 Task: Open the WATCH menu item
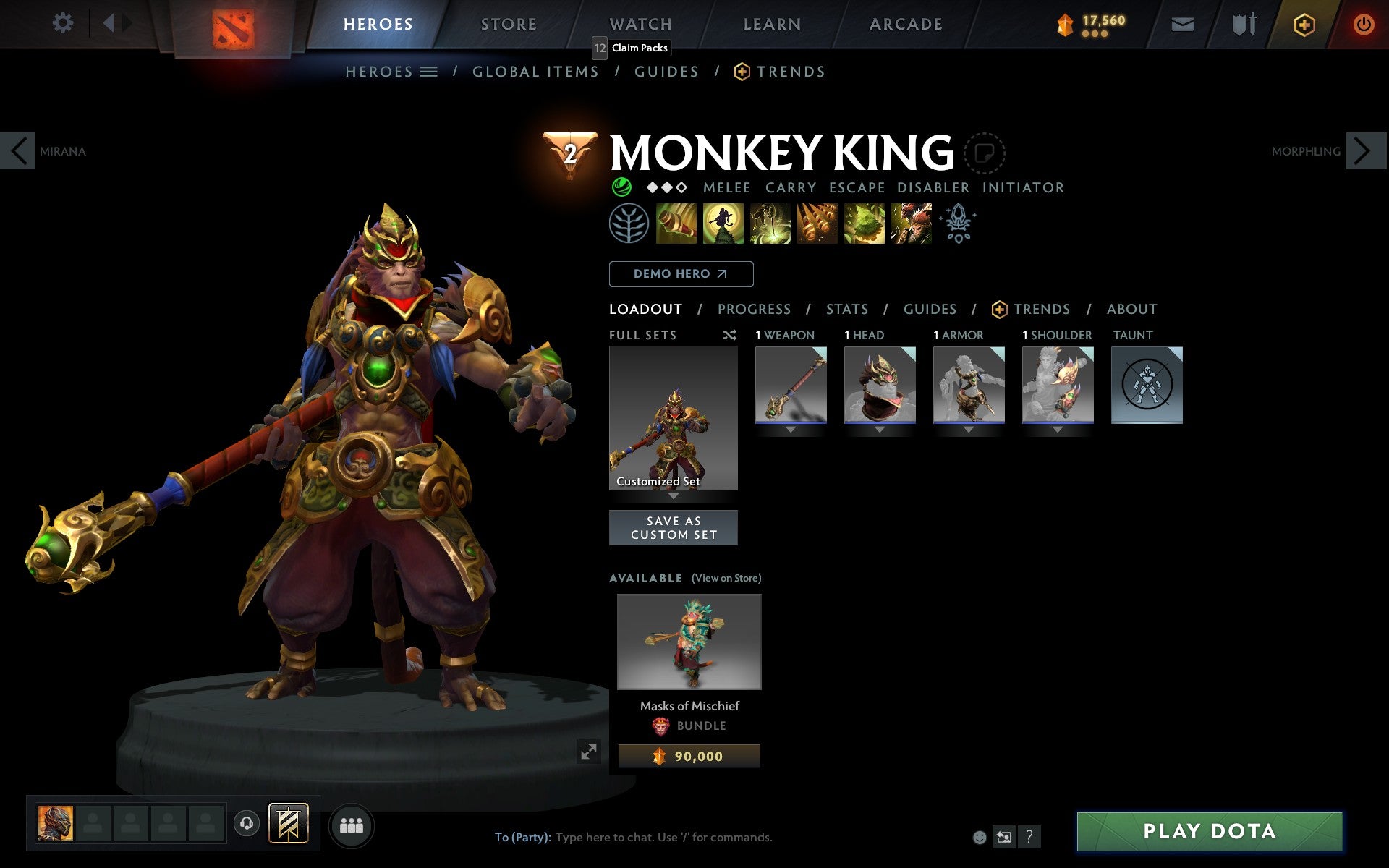point(640,23)
